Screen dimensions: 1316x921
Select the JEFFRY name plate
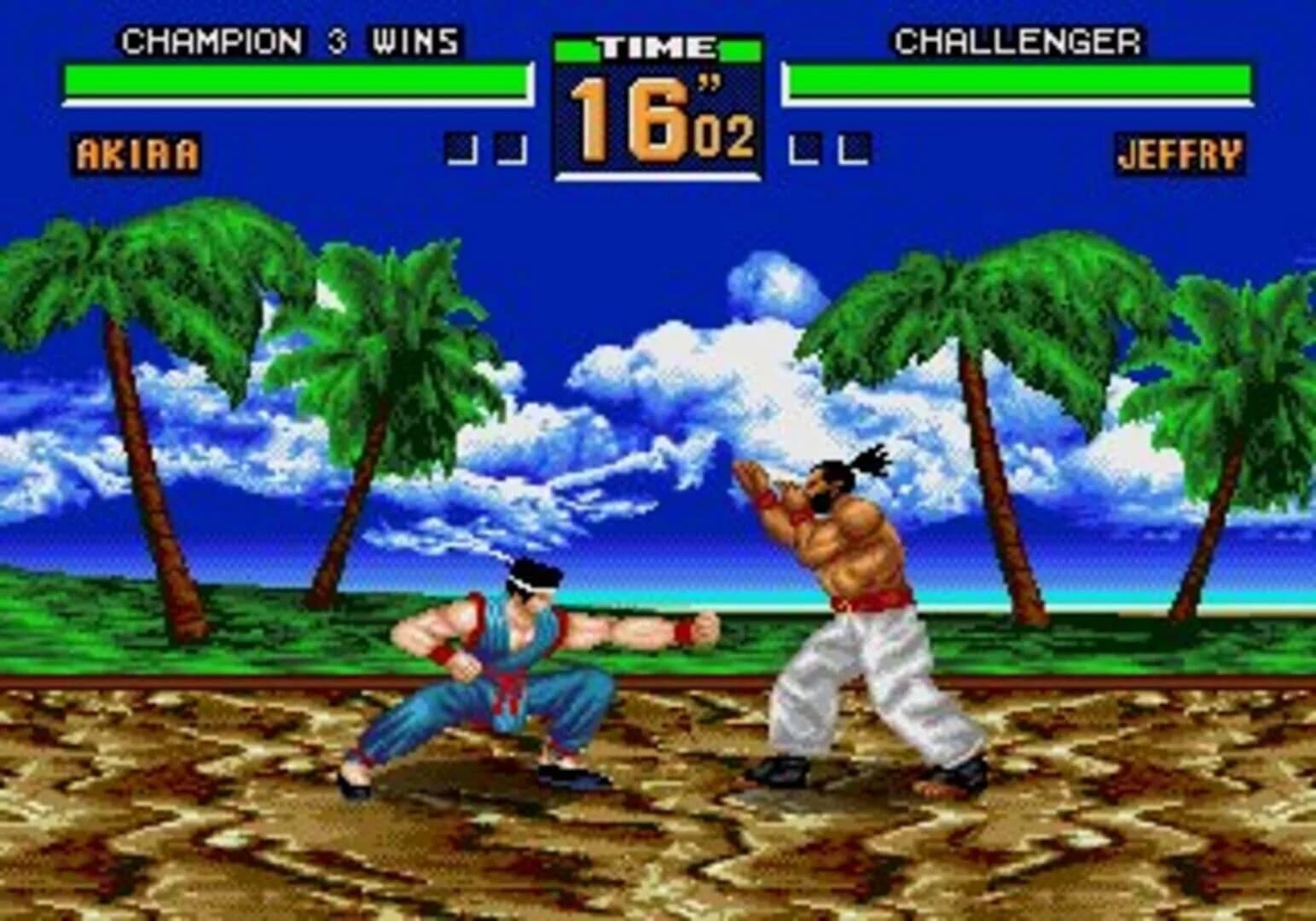pyautogui.click(x=1180, y=153)
